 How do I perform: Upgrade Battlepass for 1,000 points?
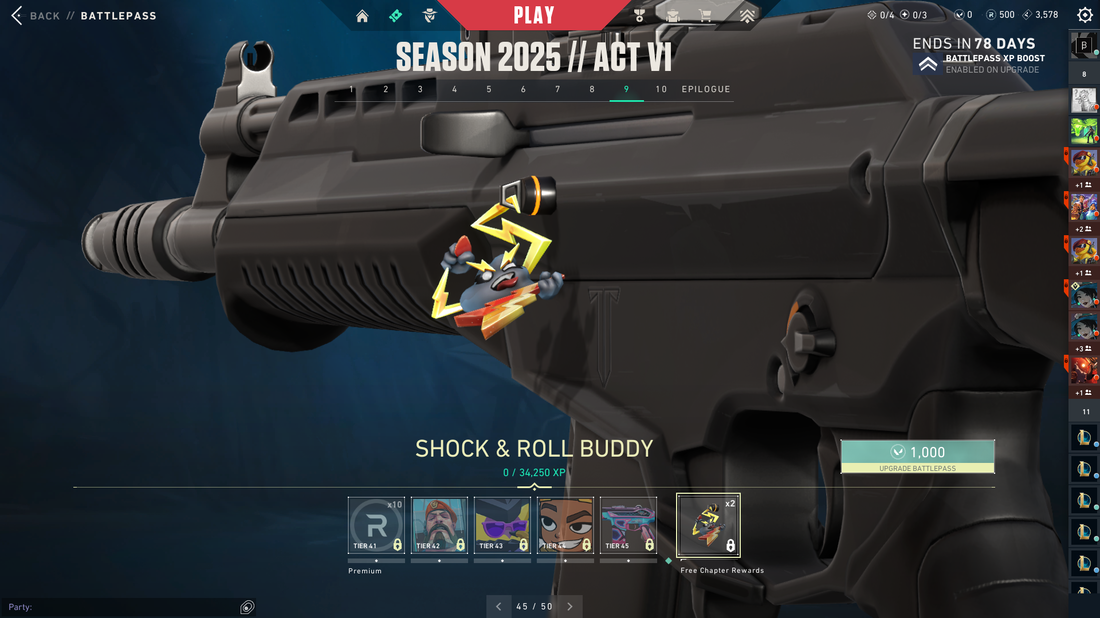tap(917, 456)
